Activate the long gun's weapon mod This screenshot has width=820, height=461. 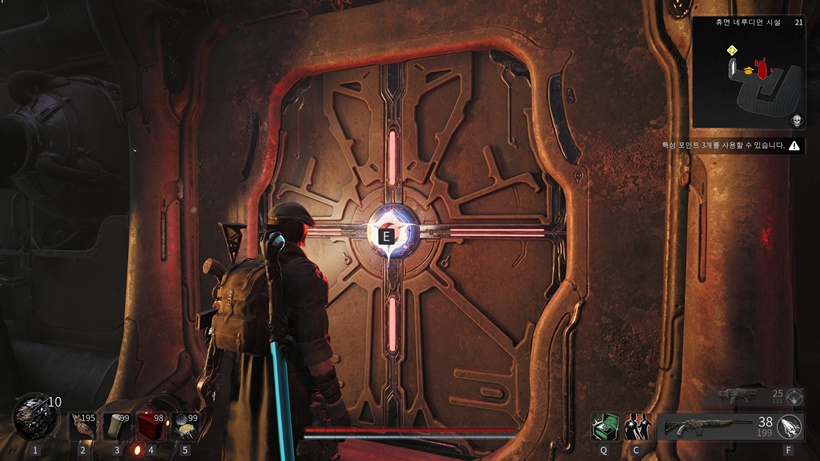point(789,427)
